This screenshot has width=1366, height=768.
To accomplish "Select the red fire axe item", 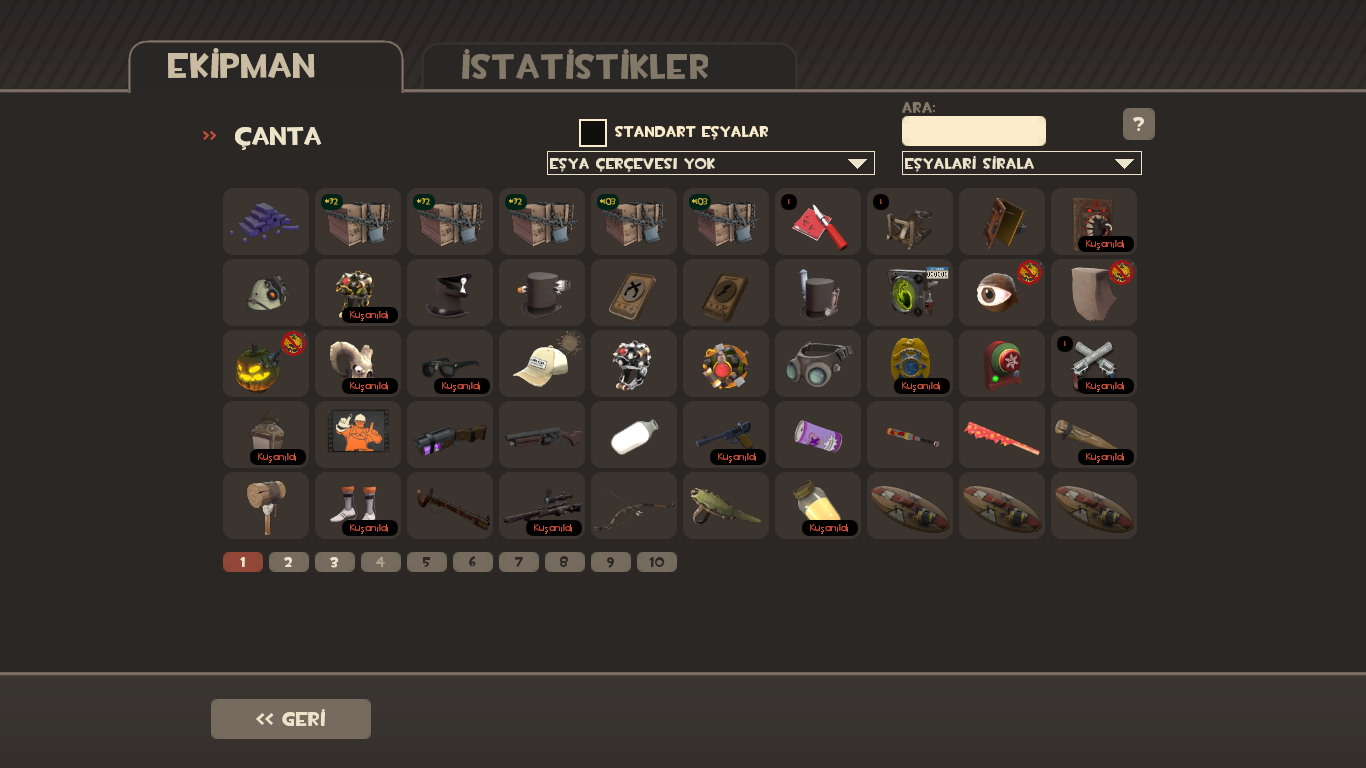I will coord(817,221).
